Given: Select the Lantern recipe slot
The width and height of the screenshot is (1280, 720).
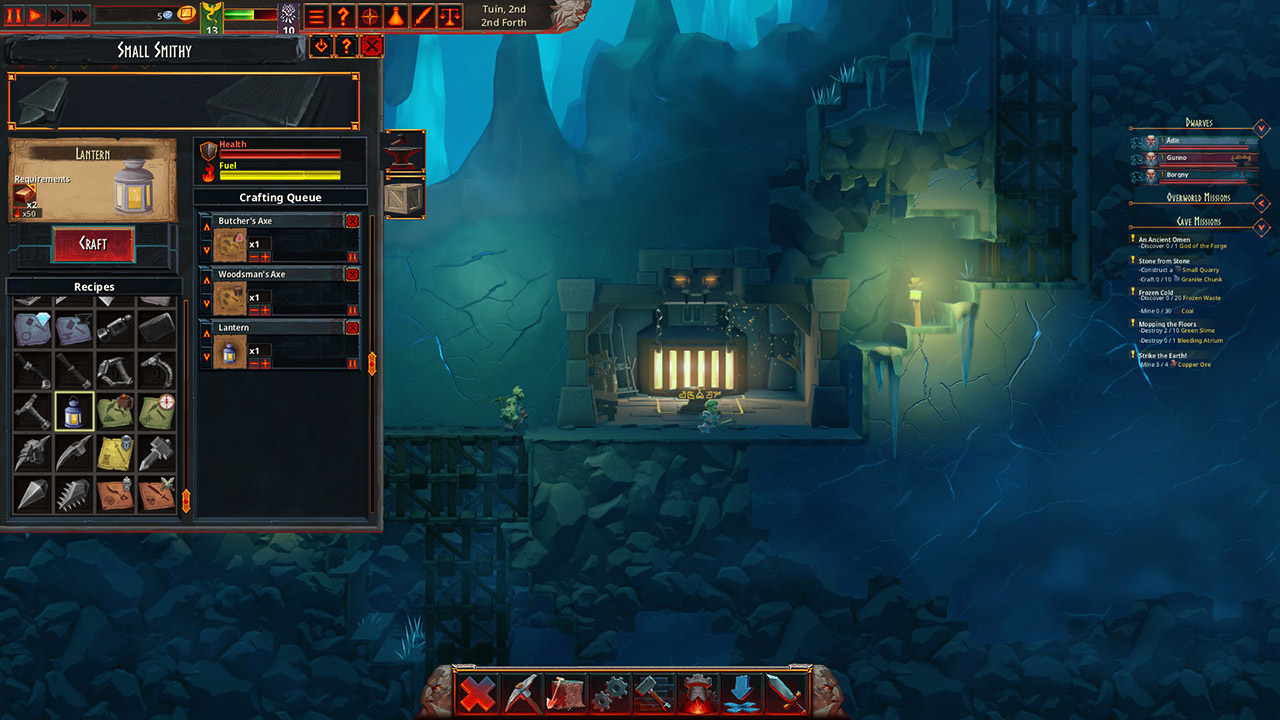Looking at the screenshot, I should pos(74,410).
